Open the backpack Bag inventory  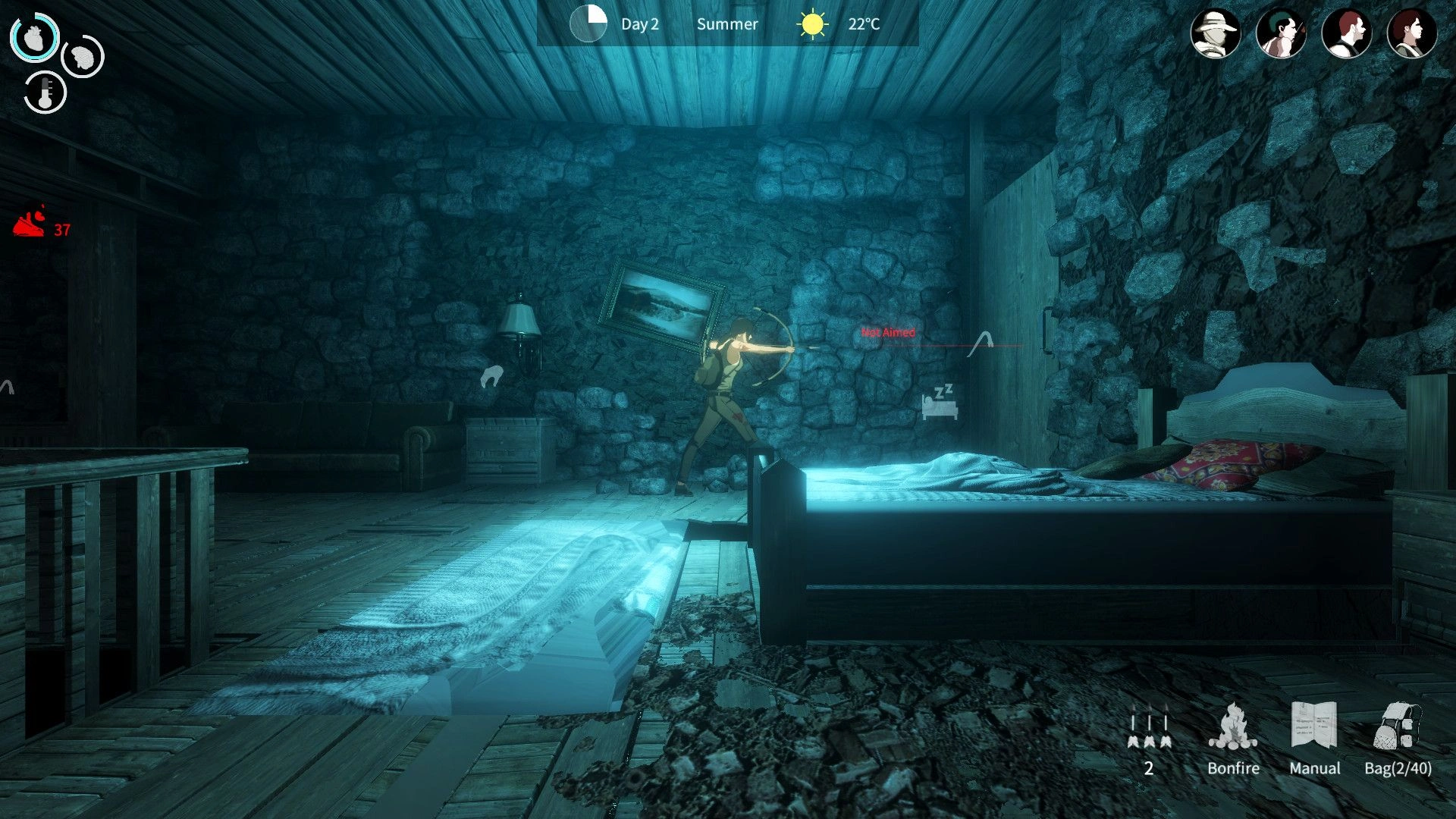pos(1398,737)
